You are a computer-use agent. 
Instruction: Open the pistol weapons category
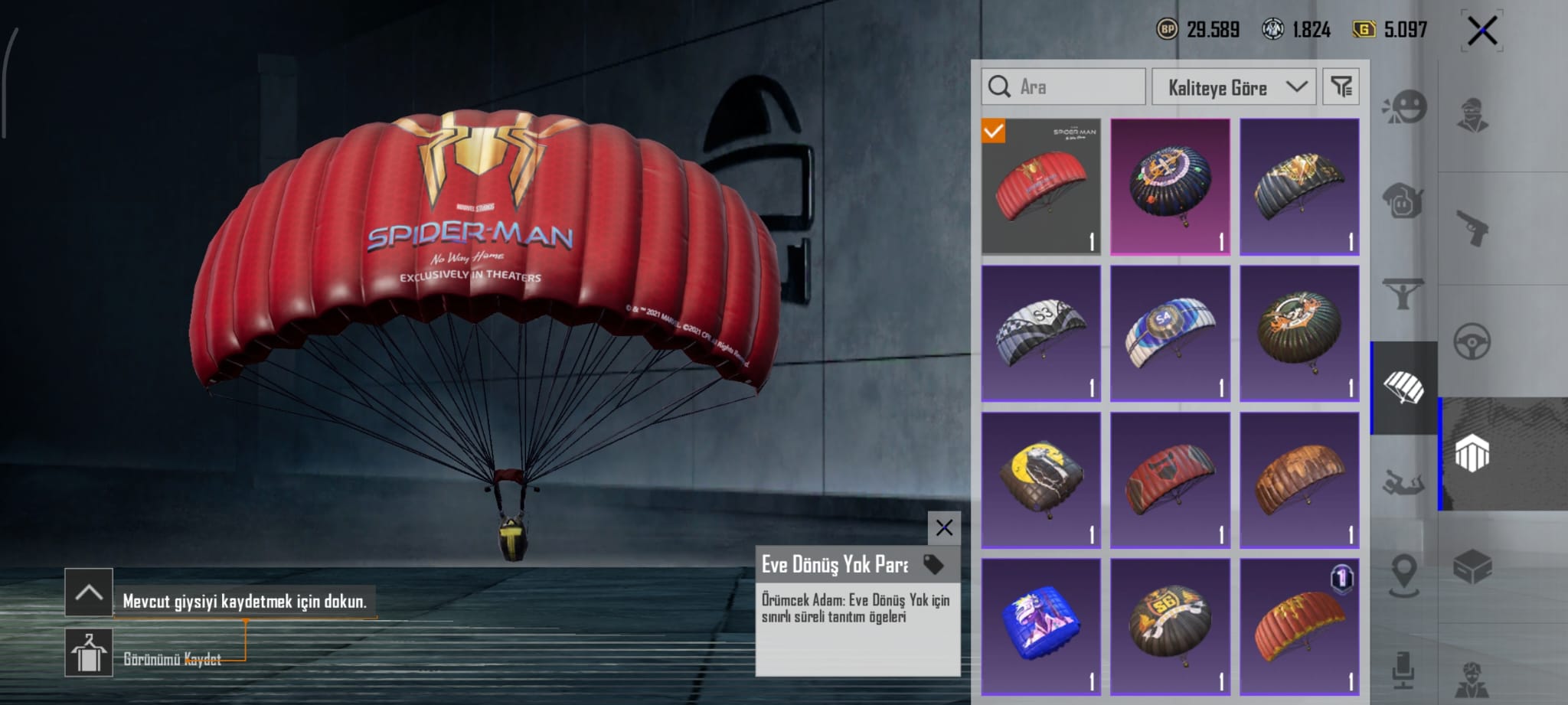(1472, 228)
